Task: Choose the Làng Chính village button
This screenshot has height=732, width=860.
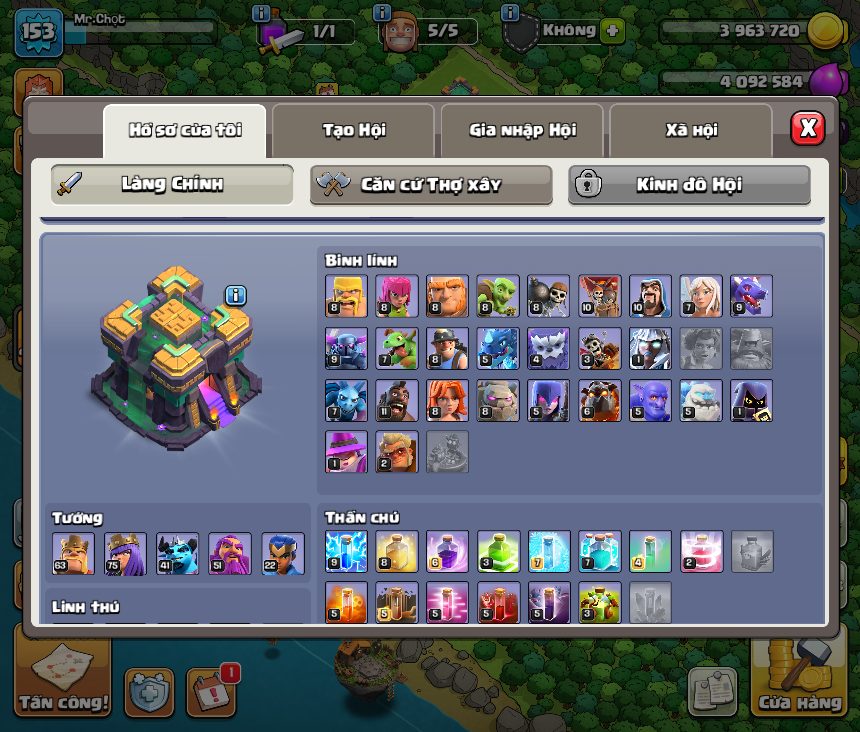Action: (172, 185)
